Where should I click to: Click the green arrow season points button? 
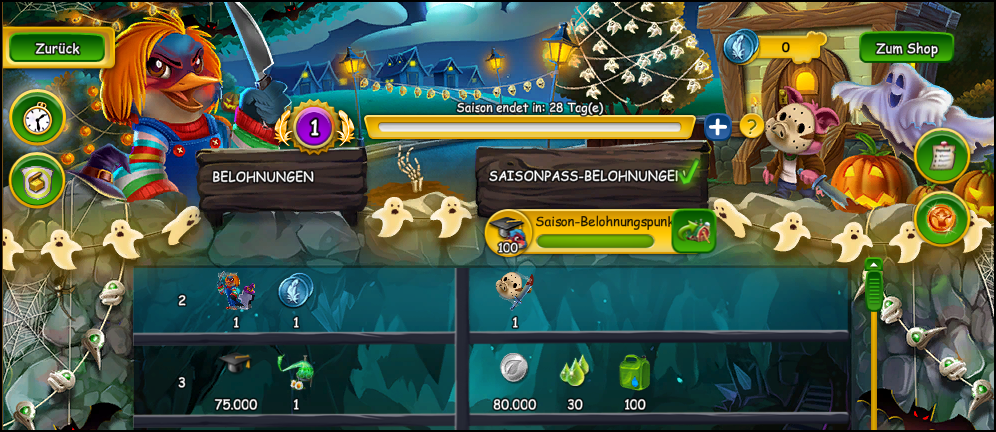pyautogui.click(x=693, y=232)
